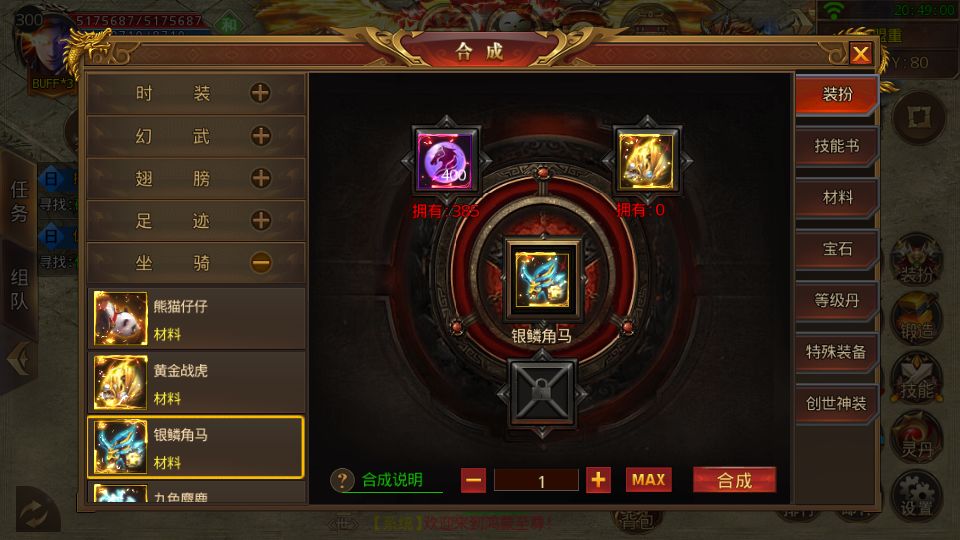Decrease synthesis quantity with the minus button
Image resolution: width=960 pixels, height=540 pixels.
pyautogui.click(x=474, y=480)
